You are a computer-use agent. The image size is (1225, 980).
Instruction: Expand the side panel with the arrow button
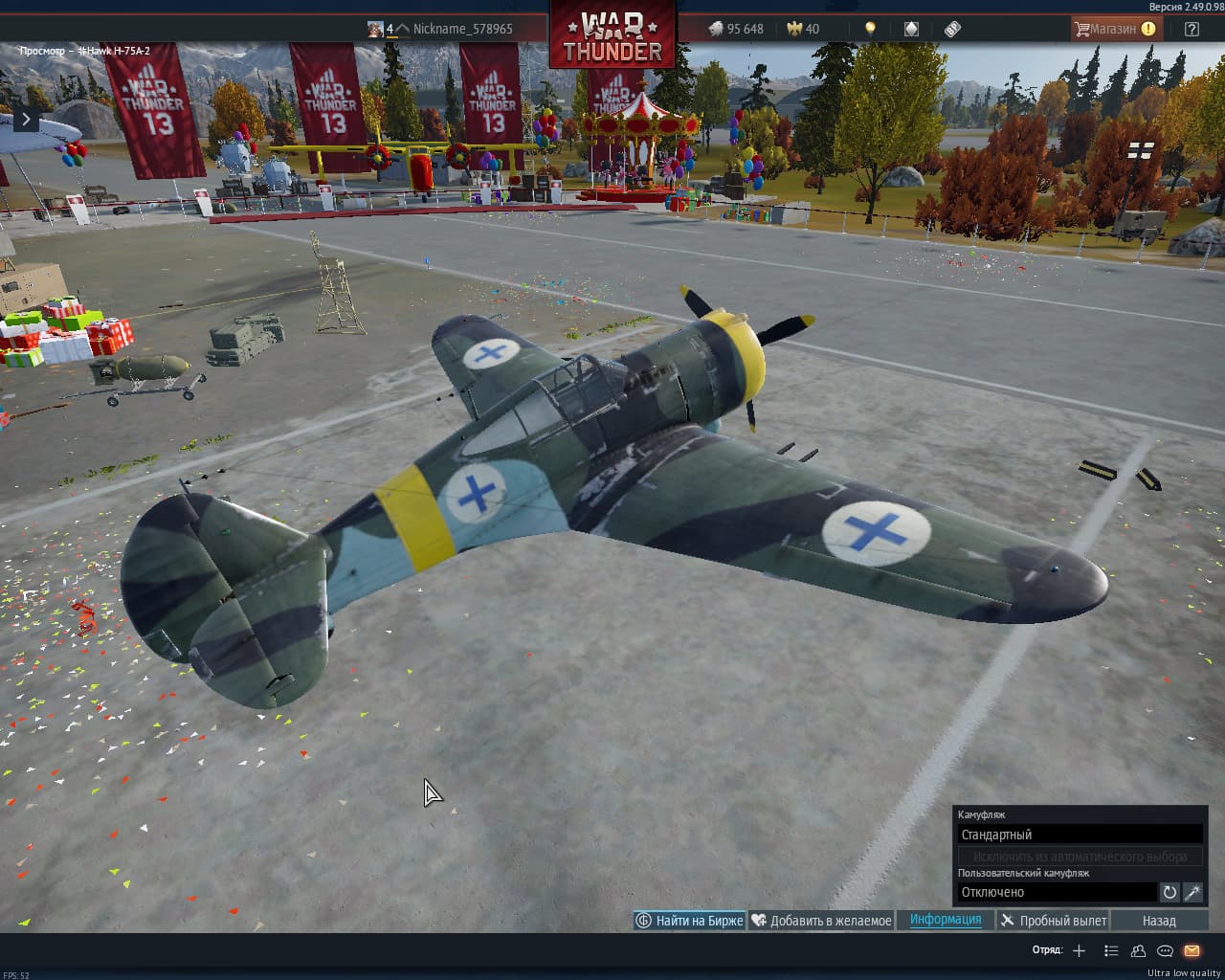[26, 120]
